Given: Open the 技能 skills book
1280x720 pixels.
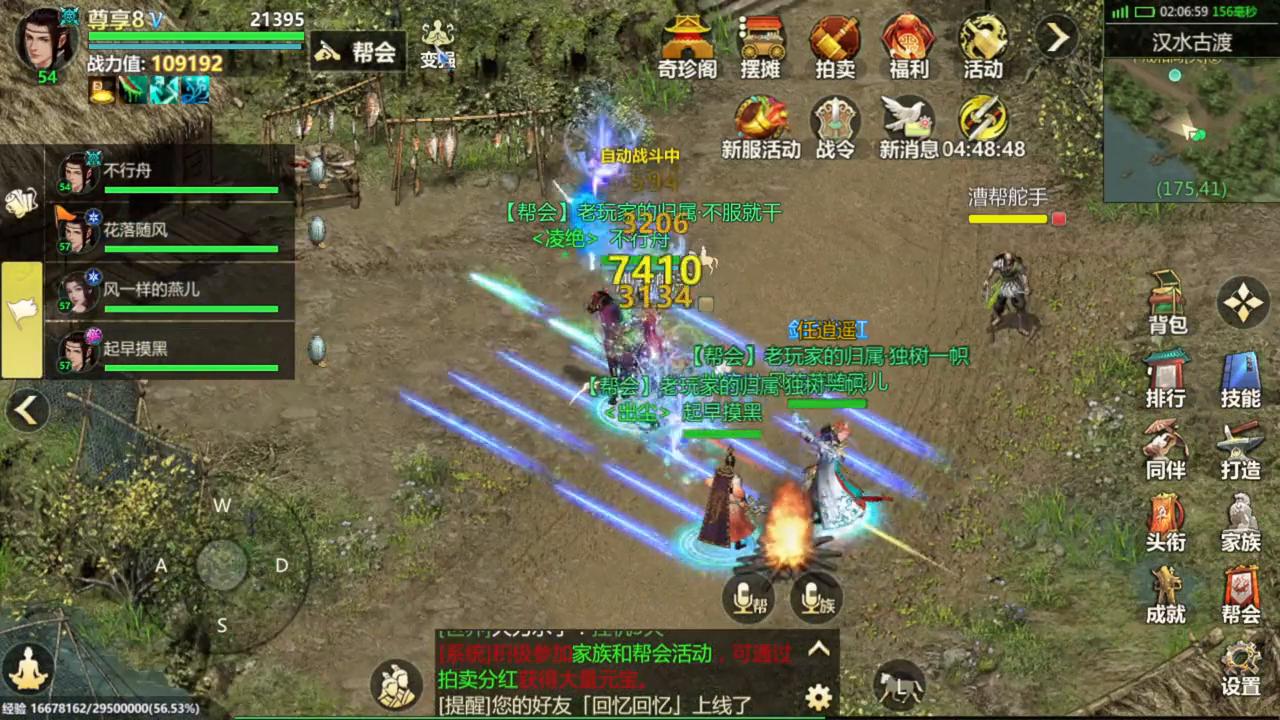Looking at the screenshot, I should [x=1241, y=378].
